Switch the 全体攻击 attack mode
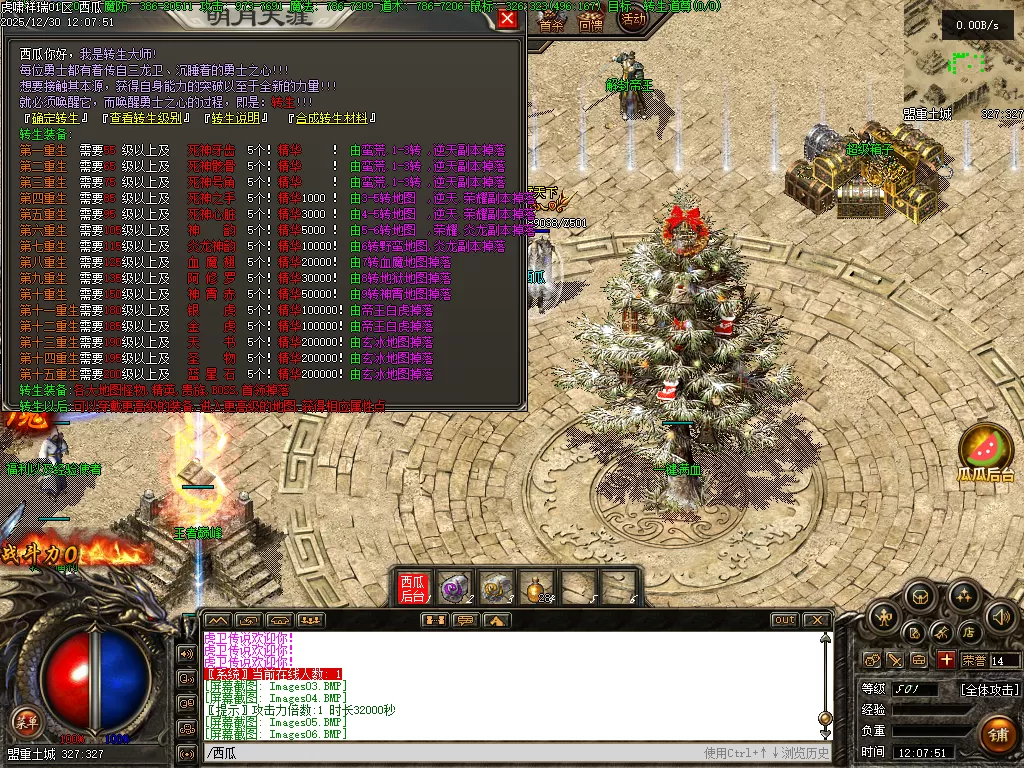Viewport: 1024px width, 768px height. tap(990, 689)
